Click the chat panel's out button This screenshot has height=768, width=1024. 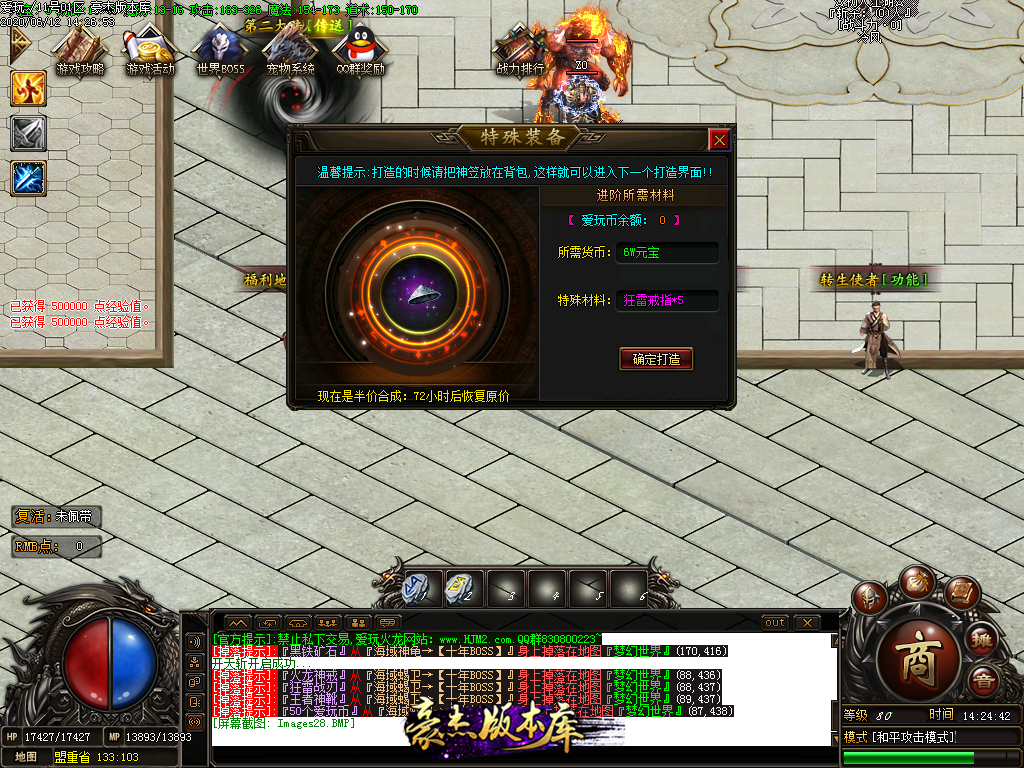pos(775,623)
